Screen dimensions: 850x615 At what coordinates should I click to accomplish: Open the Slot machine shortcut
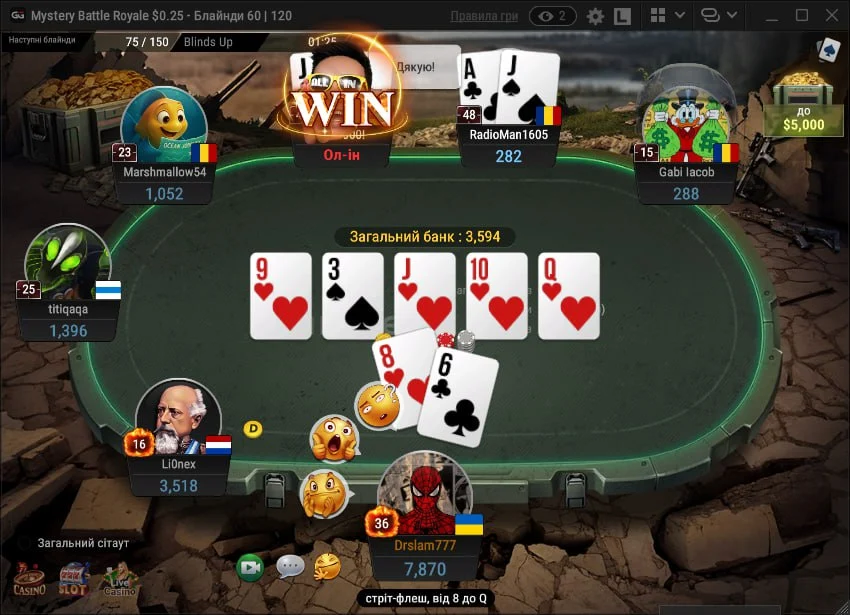[74, 577]
